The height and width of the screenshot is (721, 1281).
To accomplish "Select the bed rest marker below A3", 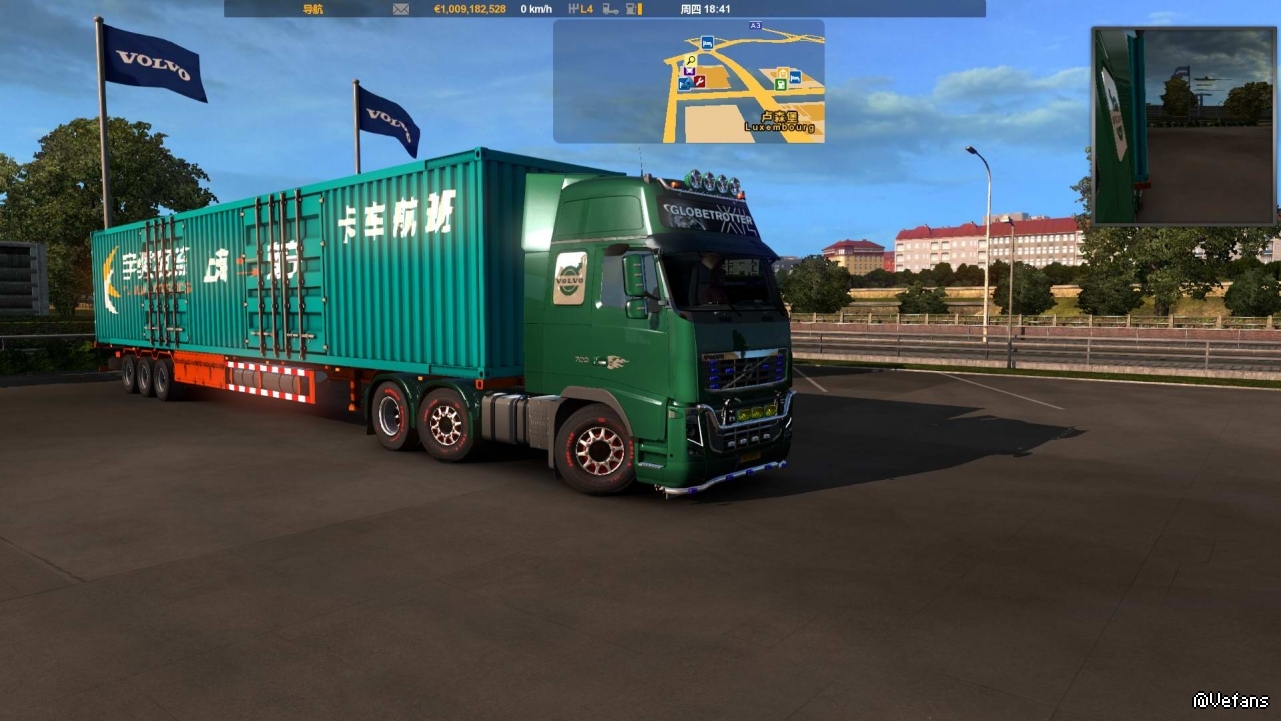I will pos(707,42).
